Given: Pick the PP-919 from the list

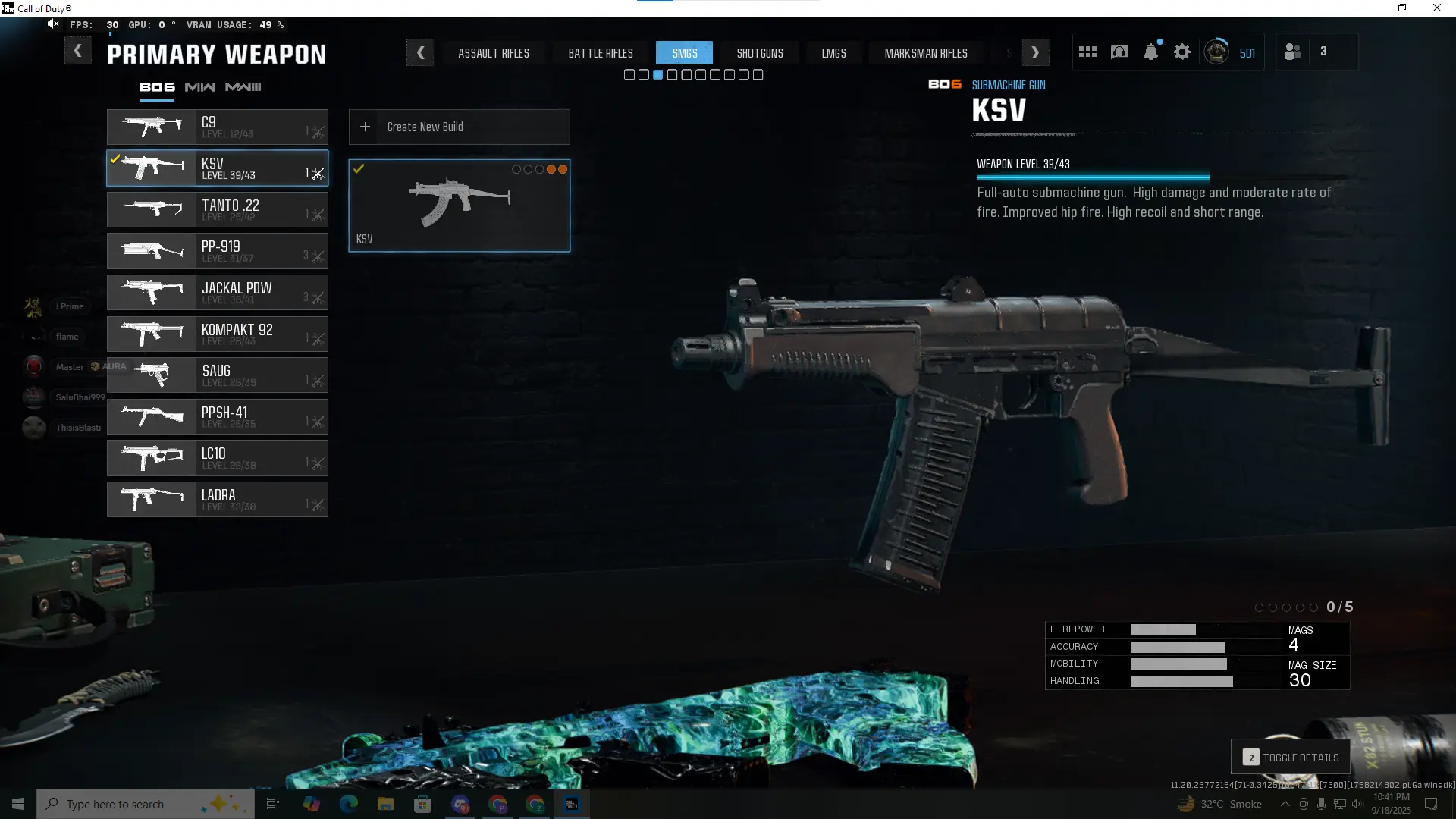Looking at the screenshot, I should click(218, 252).
